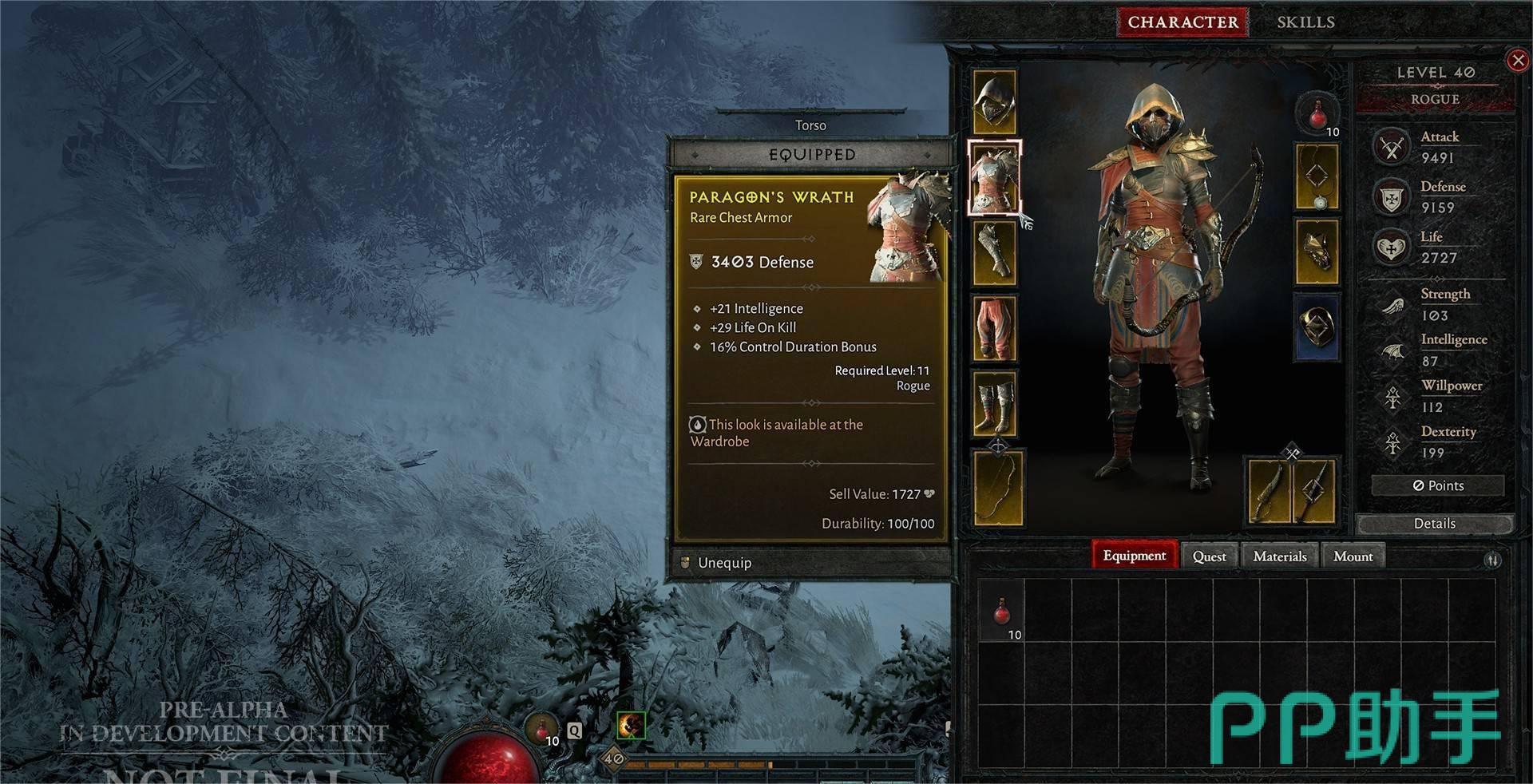Open the Materials inventory tab
The image size is (1533, 784).
tap(1279, 556)
